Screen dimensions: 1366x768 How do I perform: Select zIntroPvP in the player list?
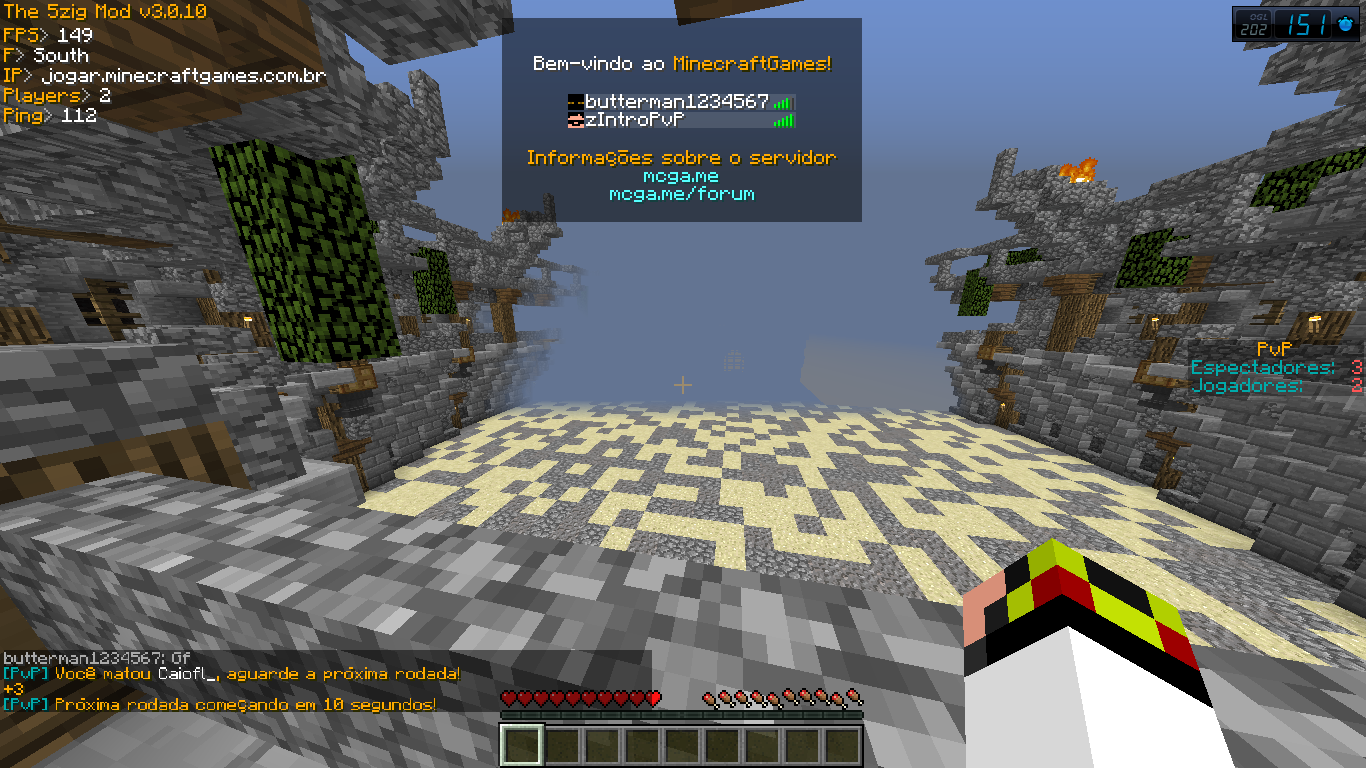tap(635, 120)
